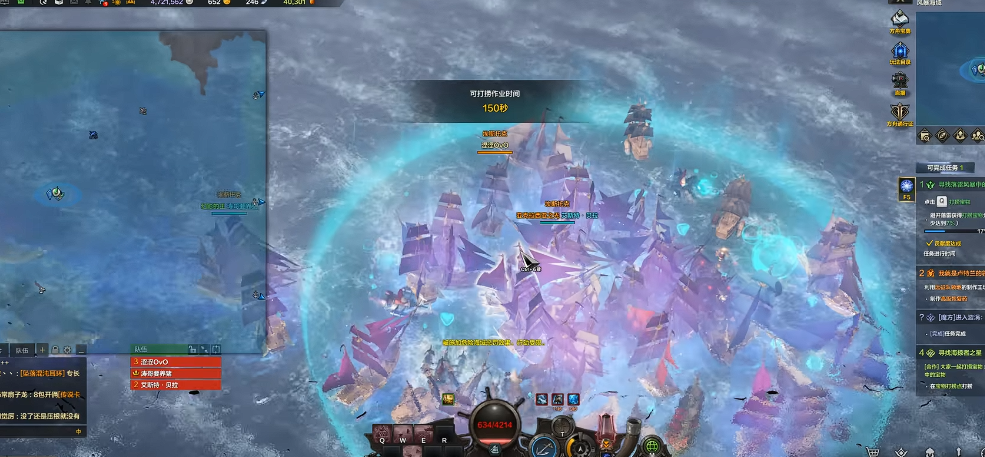Screen dimensions: 985x457
Task: Open chat settings gear
Action: click(x=67, y=350)
